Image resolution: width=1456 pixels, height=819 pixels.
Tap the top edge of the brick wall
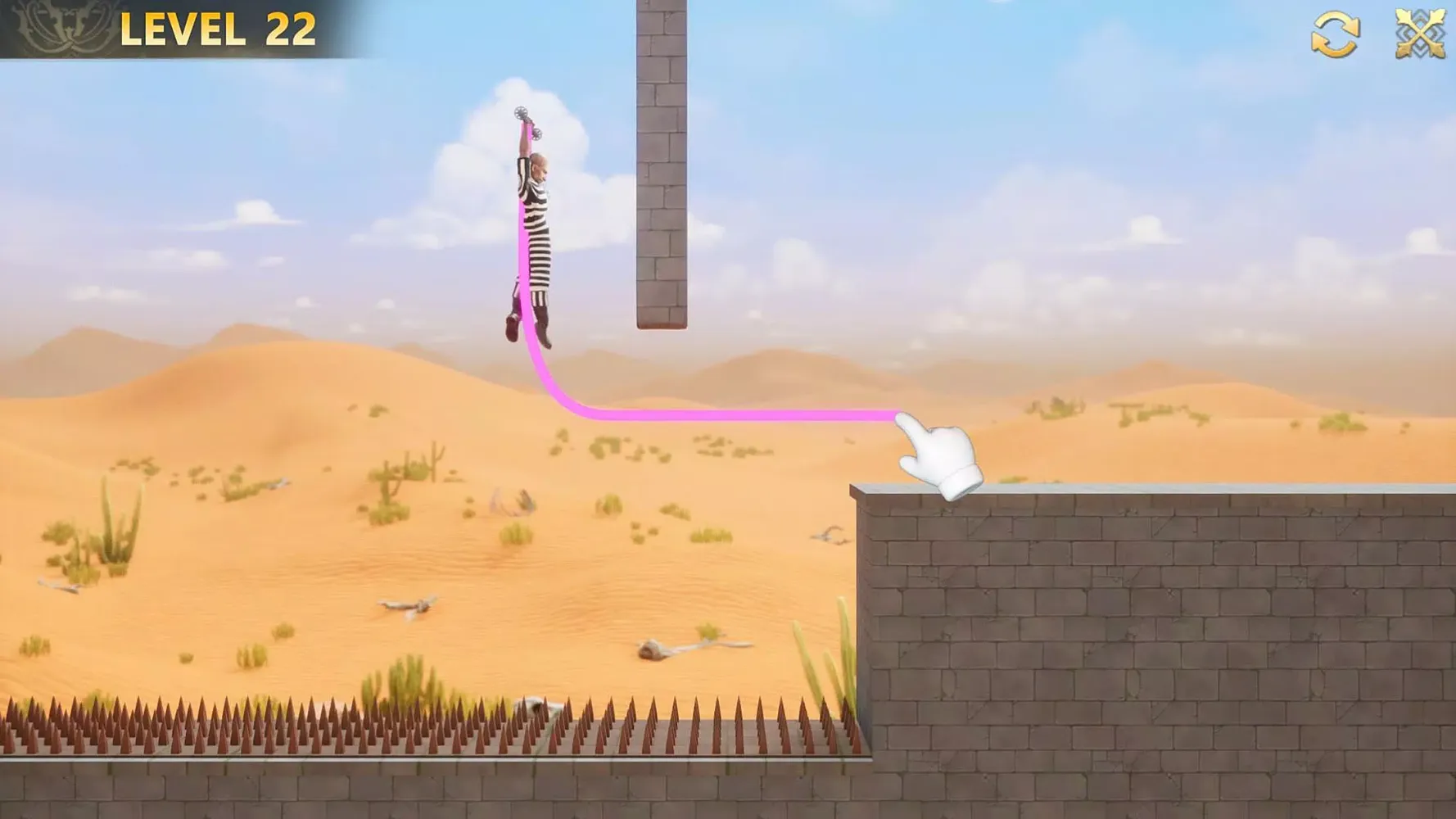coord(1146,491)
